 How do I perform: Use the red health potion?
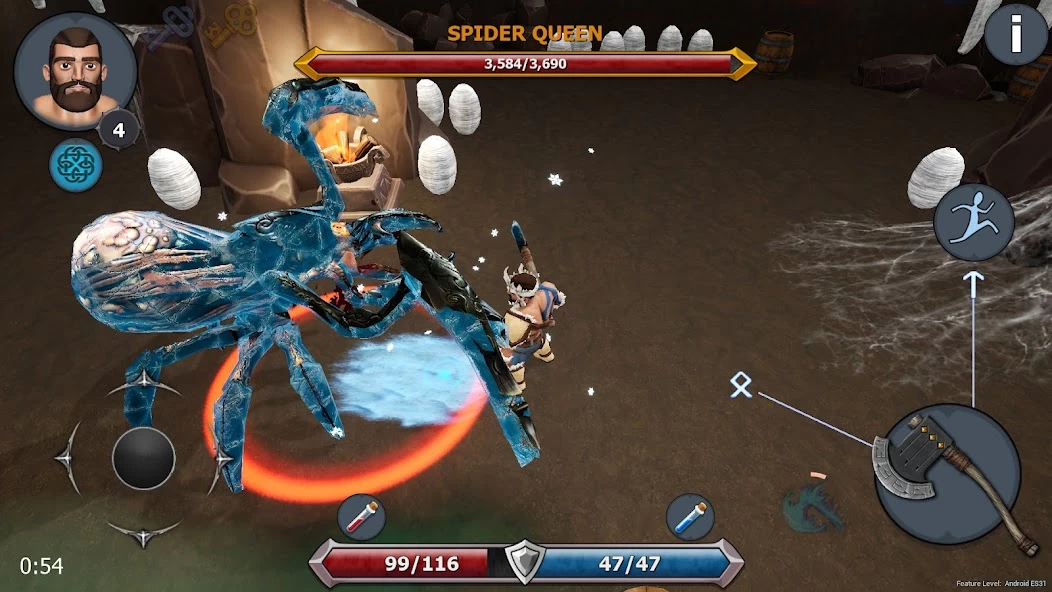(x=362, y=517)
